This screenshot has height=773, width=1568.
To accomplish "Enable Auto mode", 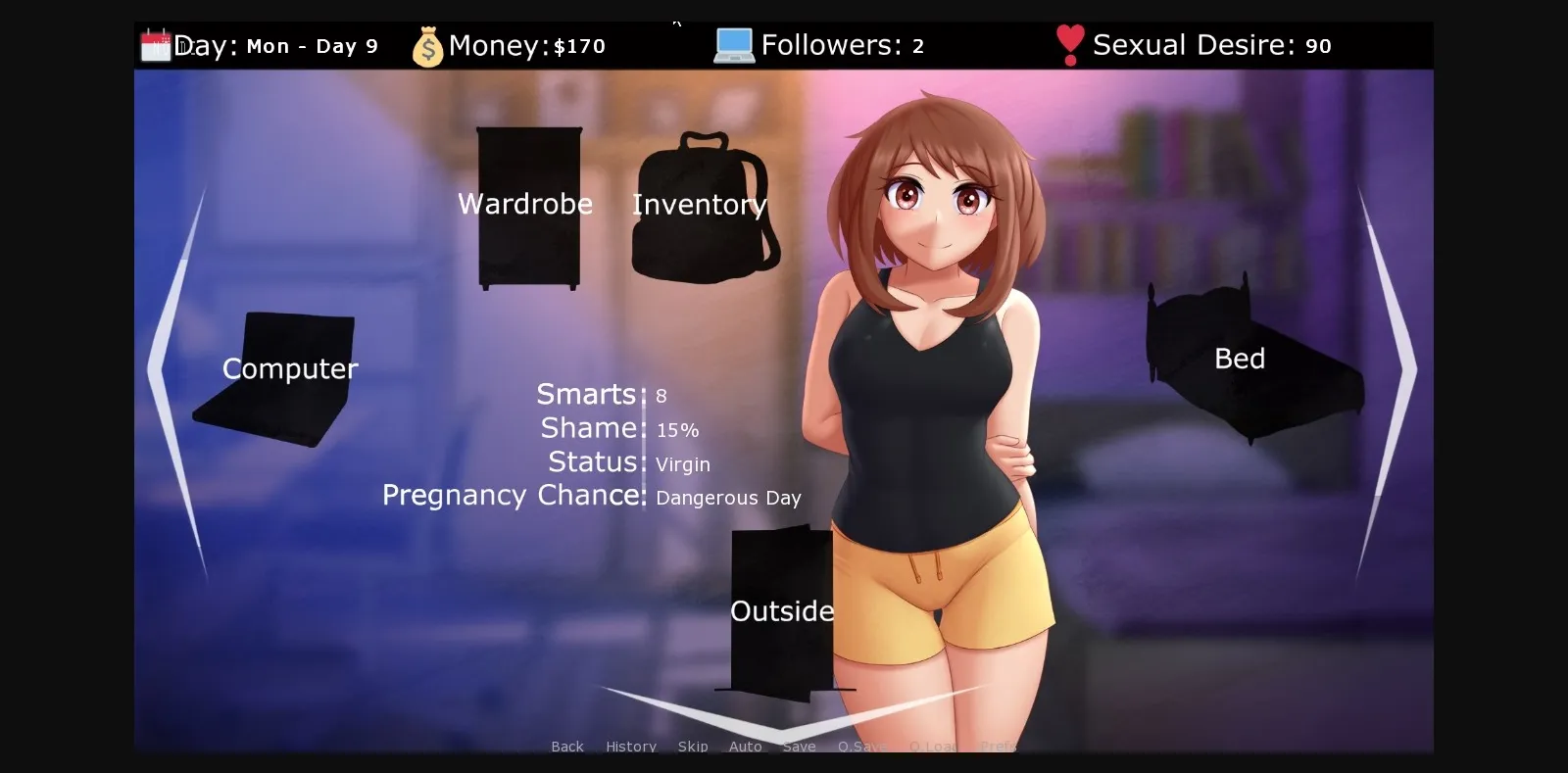I will [746, 746].
